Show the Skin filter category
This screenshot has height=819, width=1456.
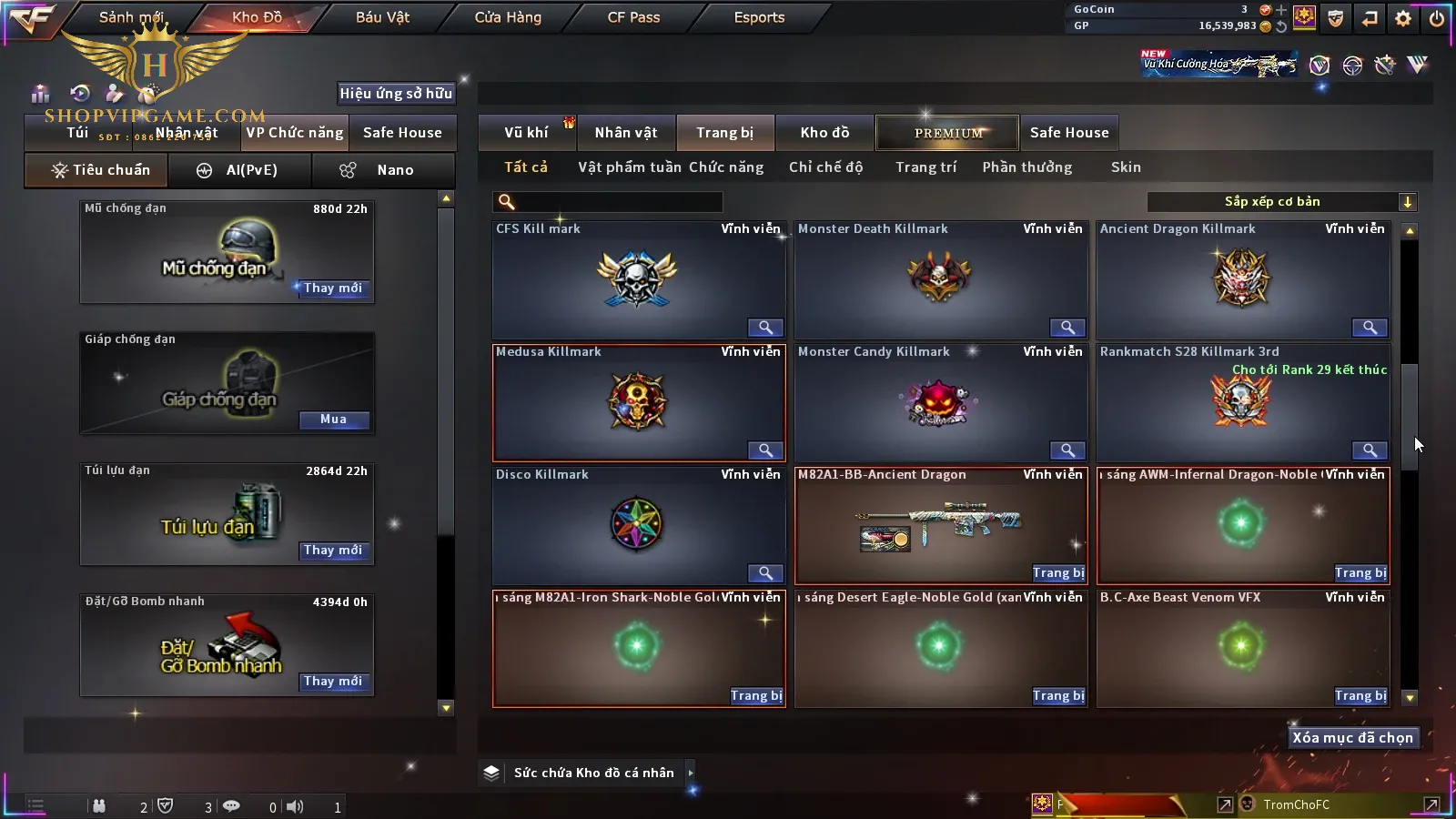coord(1126,167)
